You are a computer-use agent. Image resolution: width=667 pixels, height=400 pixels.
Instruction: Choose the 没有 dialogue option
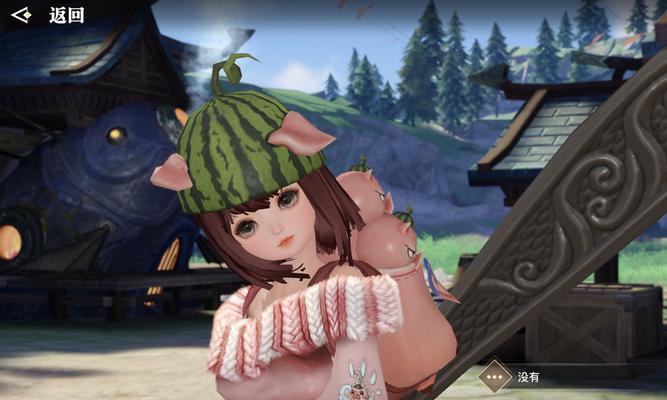[526, 377]
